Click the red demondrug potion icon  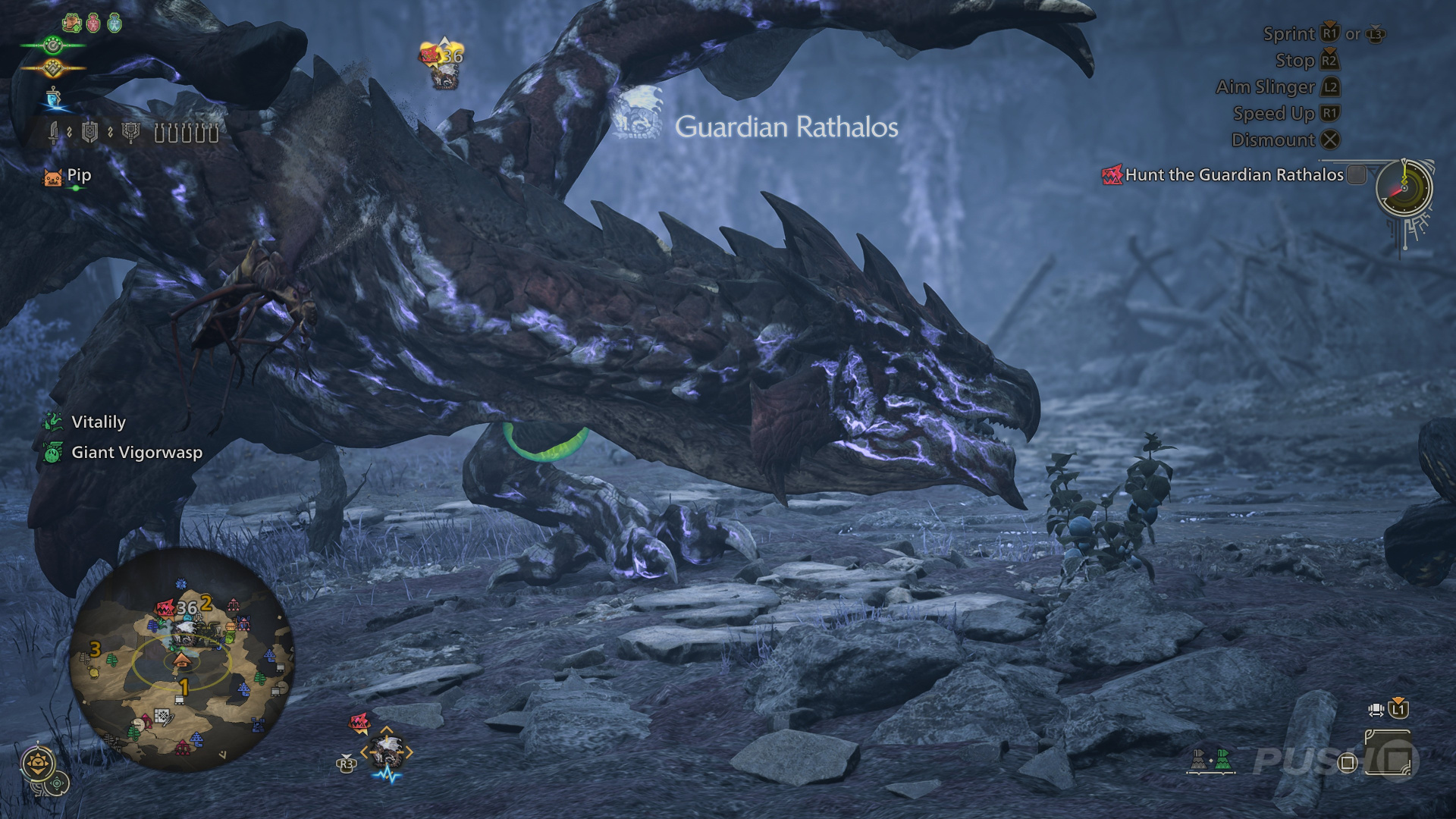(93, 24)
